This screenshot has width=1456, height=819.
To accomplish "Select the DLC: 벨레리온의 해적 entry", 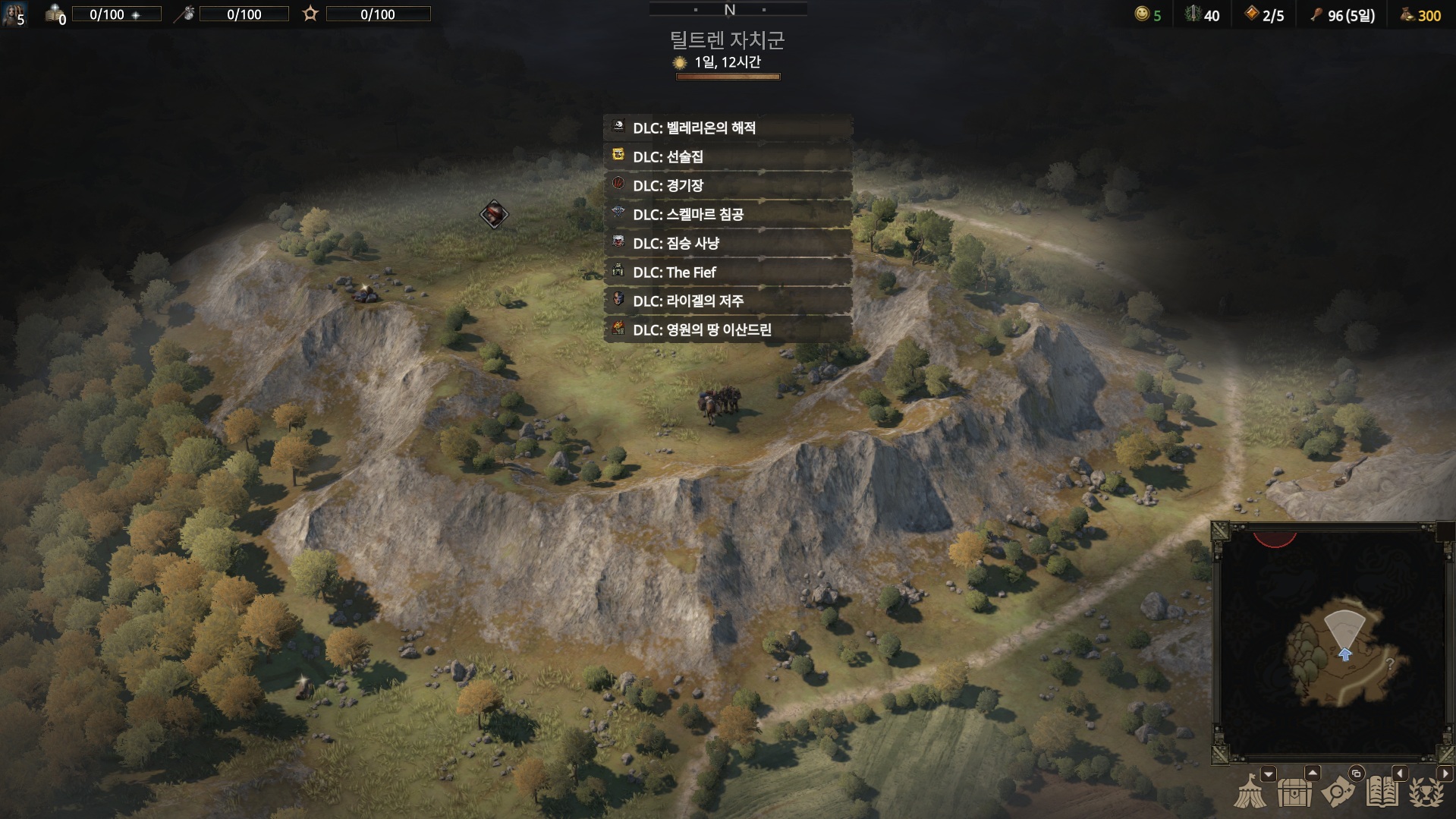I will (727, 128).
